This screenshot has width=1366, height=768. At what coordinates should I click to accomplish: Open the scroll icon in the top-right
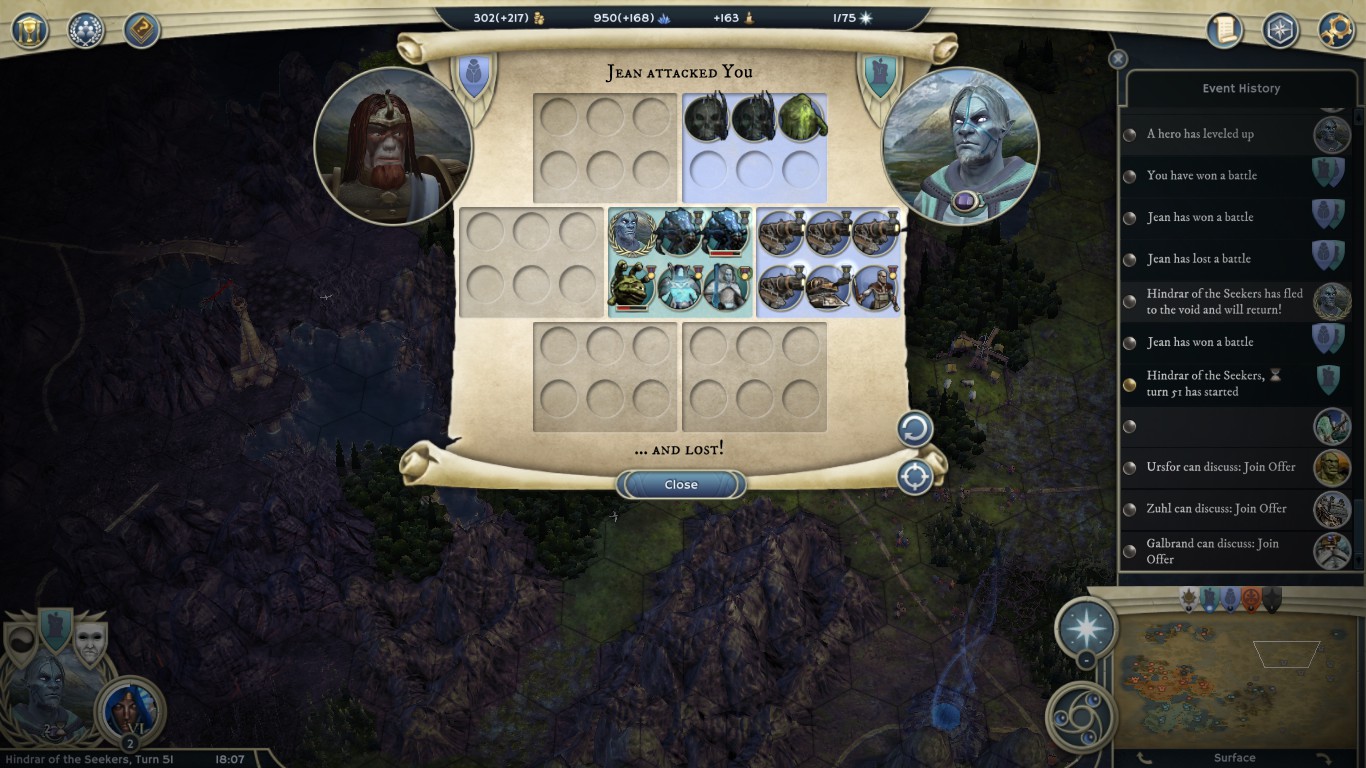(1224, 30)
